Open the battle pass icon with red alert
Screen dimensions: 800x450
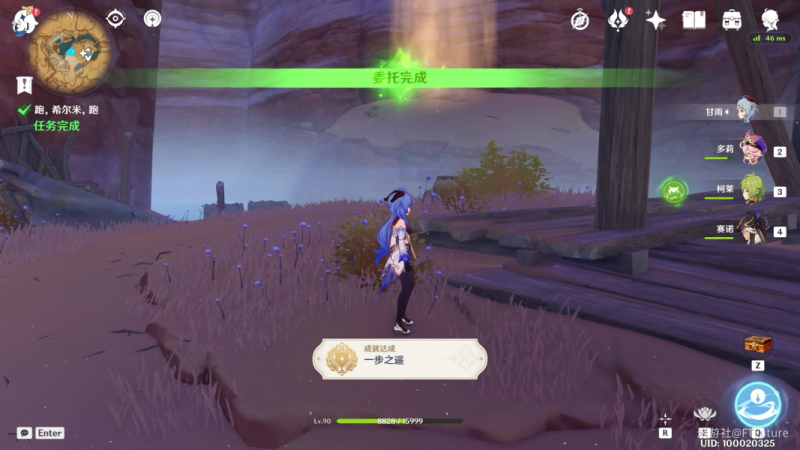coord(619,19)
